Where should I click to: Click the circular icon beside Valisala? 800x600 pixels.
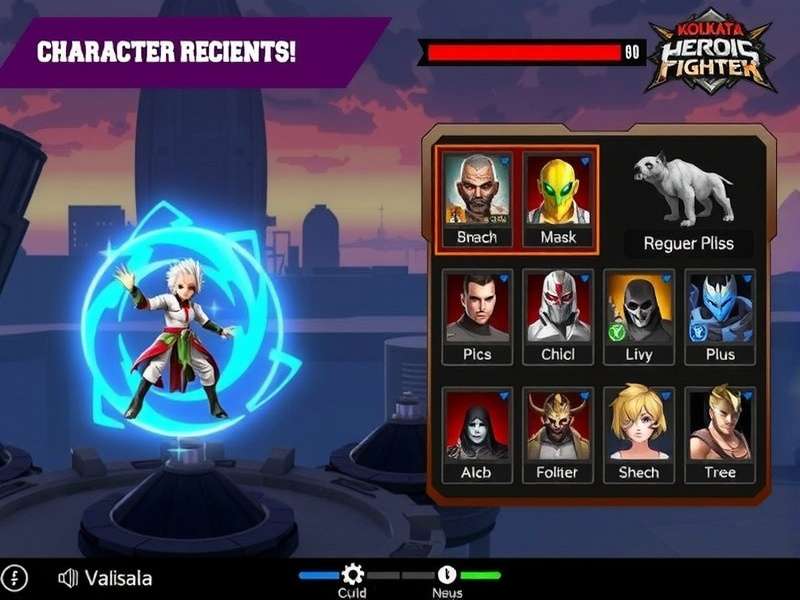pyautogui.click(x=17, y=578)
